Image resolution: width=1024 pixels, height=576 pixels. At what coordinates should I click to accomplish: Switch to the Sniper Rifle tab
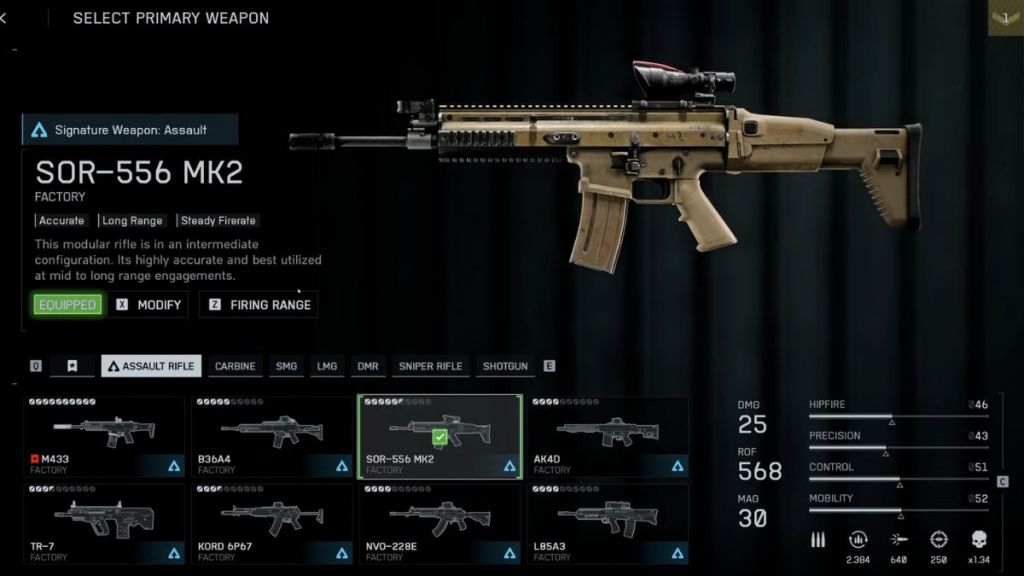tap(430, 366)
